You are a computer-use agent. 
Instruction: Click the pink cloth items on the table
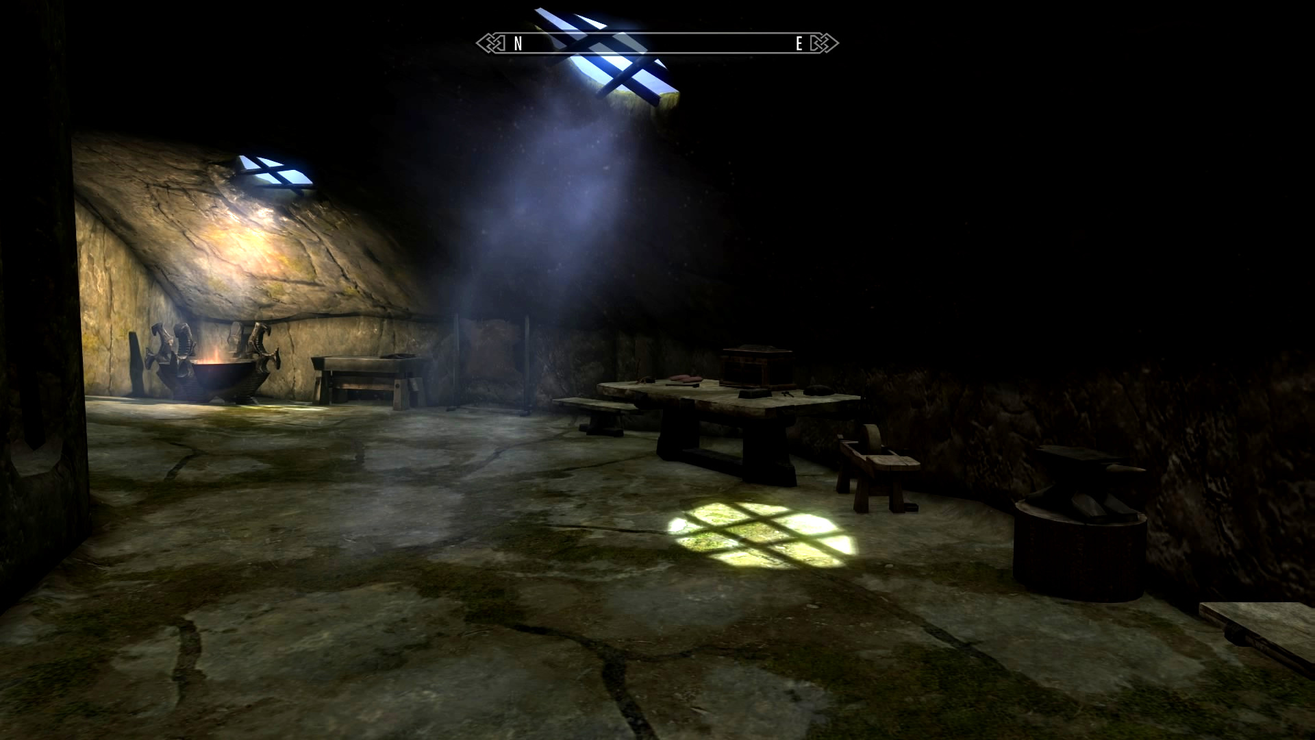(686, 377)
